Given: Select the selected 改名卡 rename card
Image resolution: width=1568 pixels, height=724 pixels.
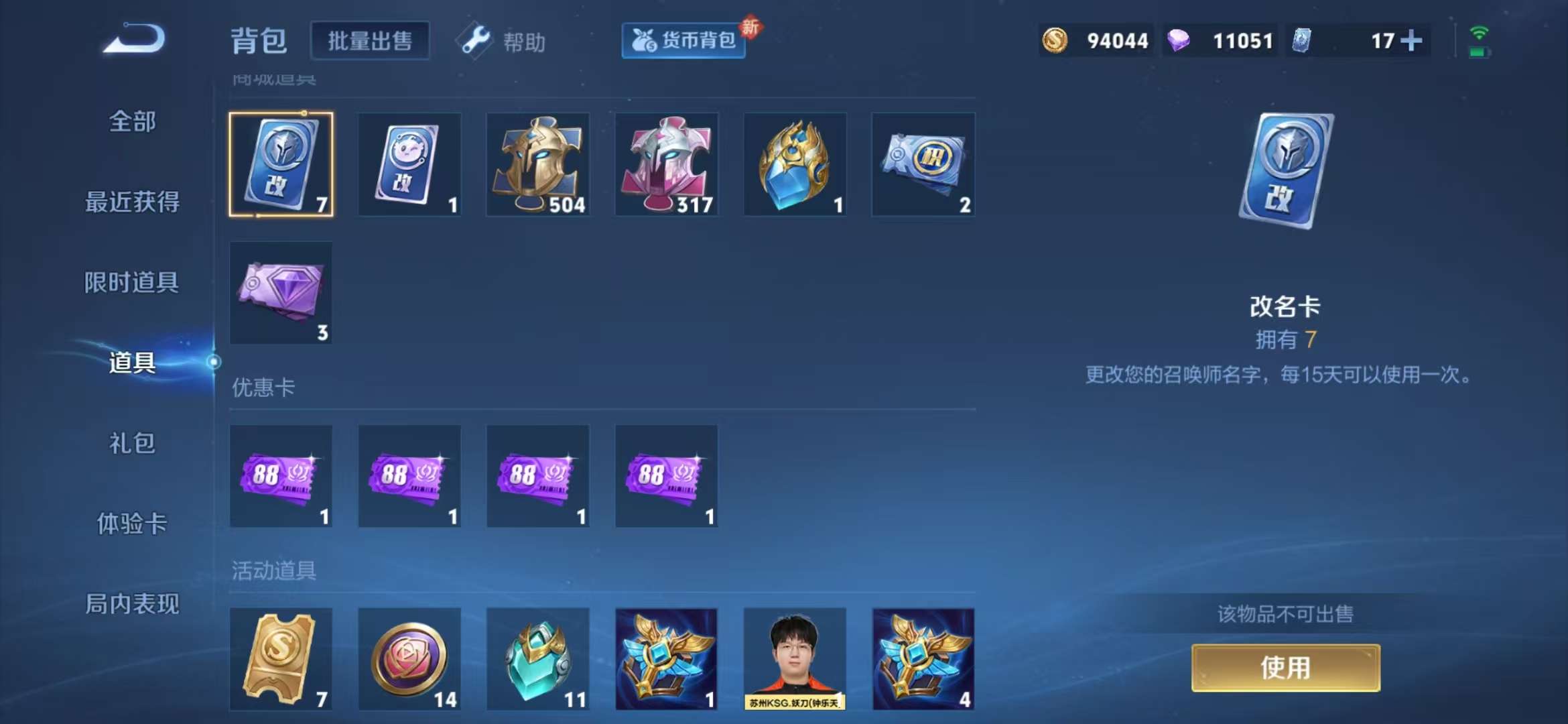Looking at the screenshot, I should point(281,164).
